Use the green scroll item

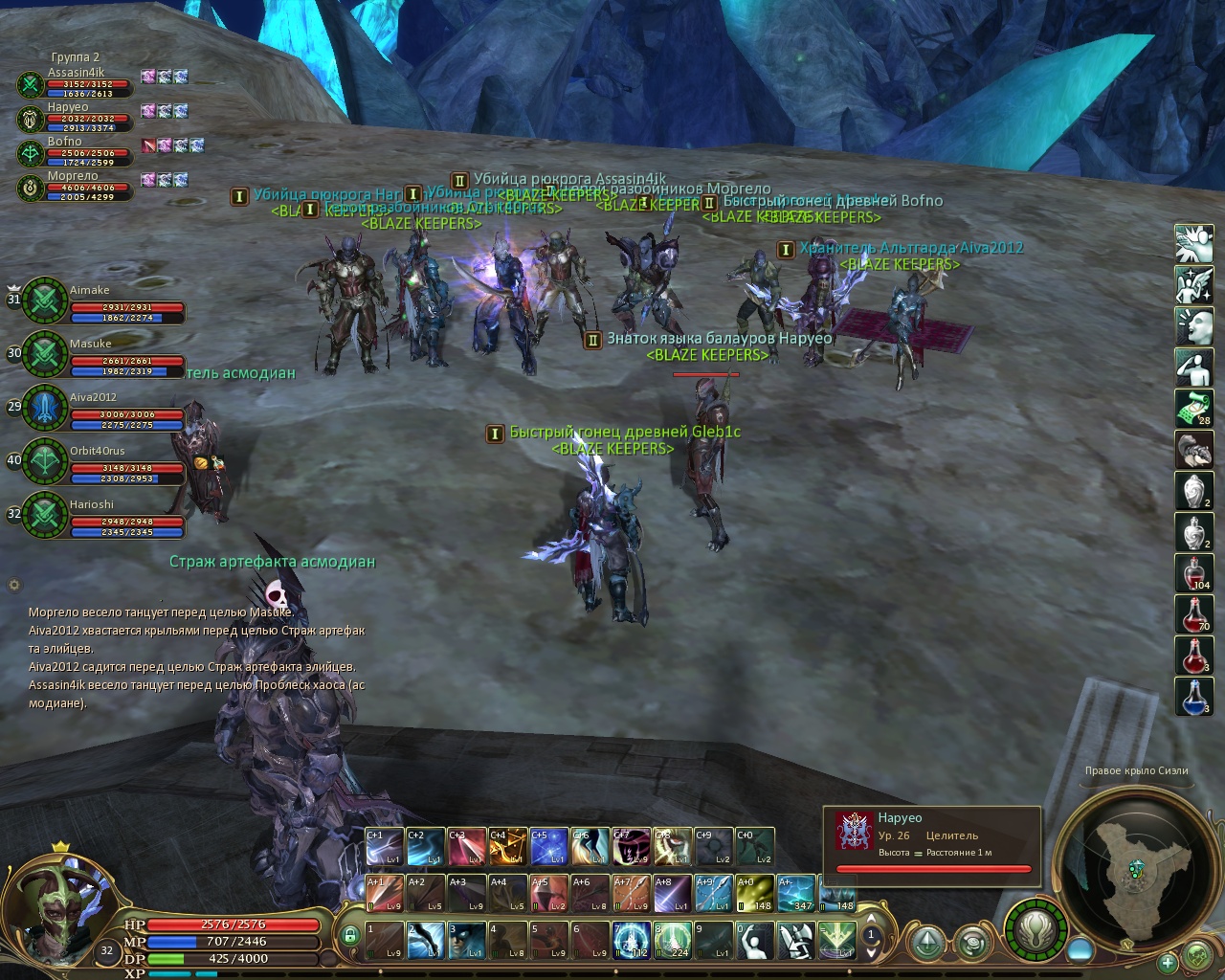point(1193,408)
